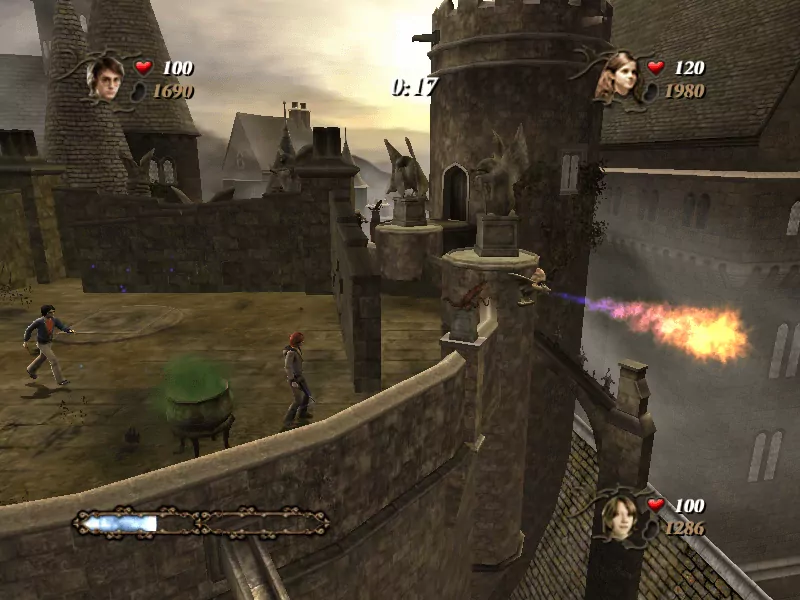The image size is (800, 600).
Task: Select Ron's character portrait
Action: point(620,515)
